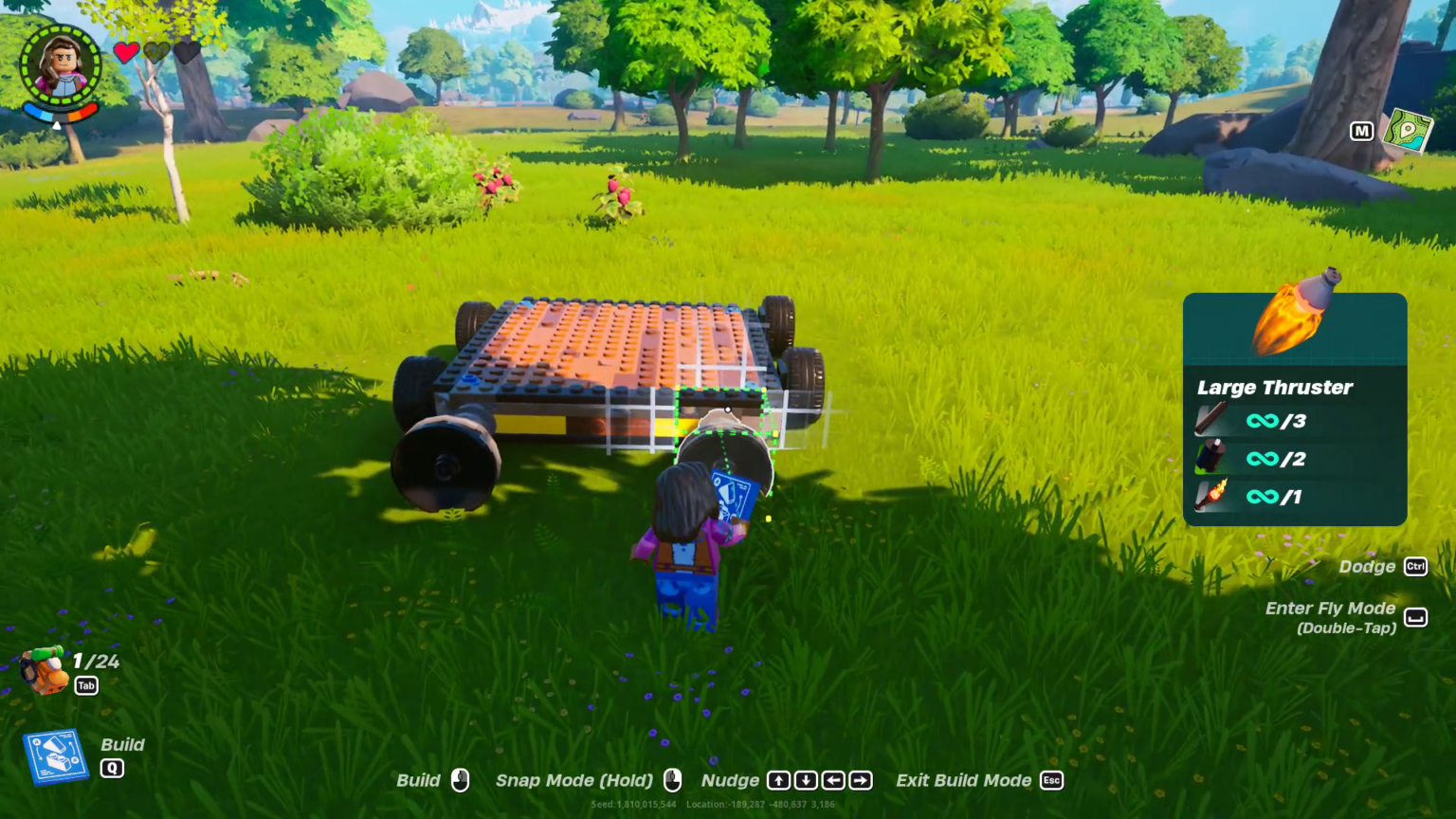Click the Snap Mode mouse icon
The image size is (1456, 819).
[x=672, y=780]
